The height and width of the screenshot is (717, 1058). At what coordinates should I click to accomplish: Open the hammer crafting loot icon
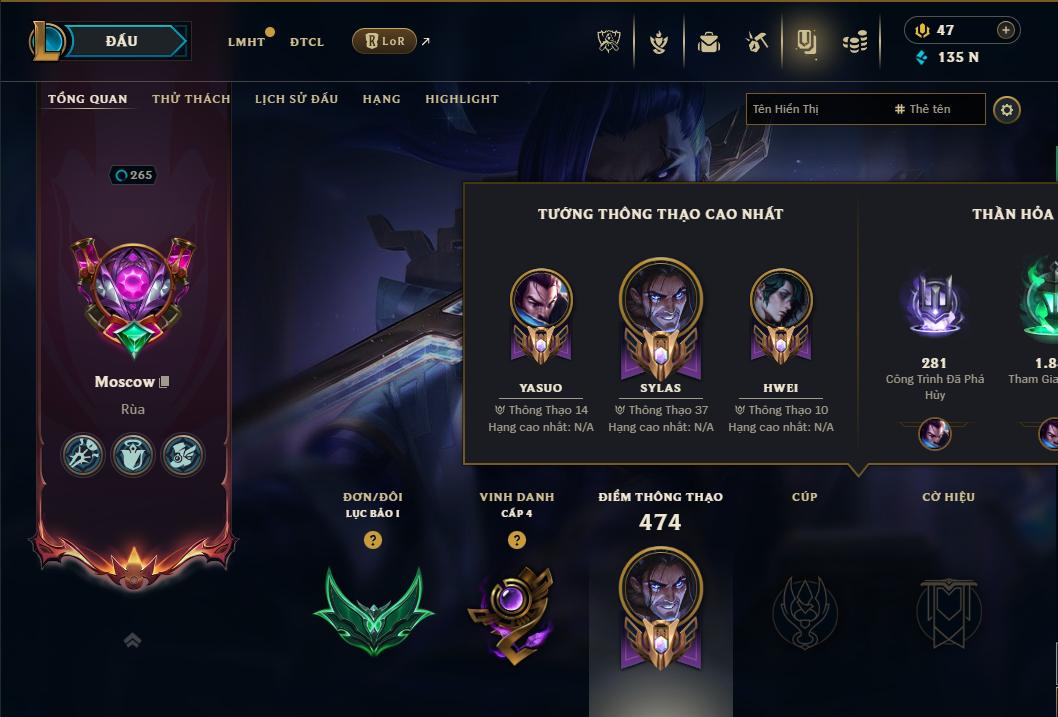click(x=757, y=42)
